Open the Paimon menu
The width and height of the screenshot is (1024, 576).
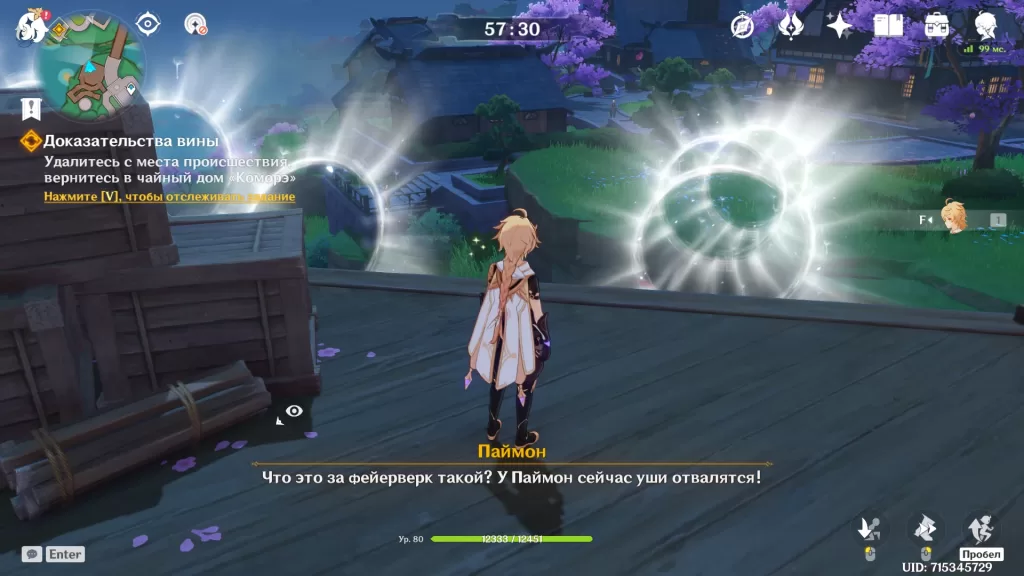coord(30,25)
